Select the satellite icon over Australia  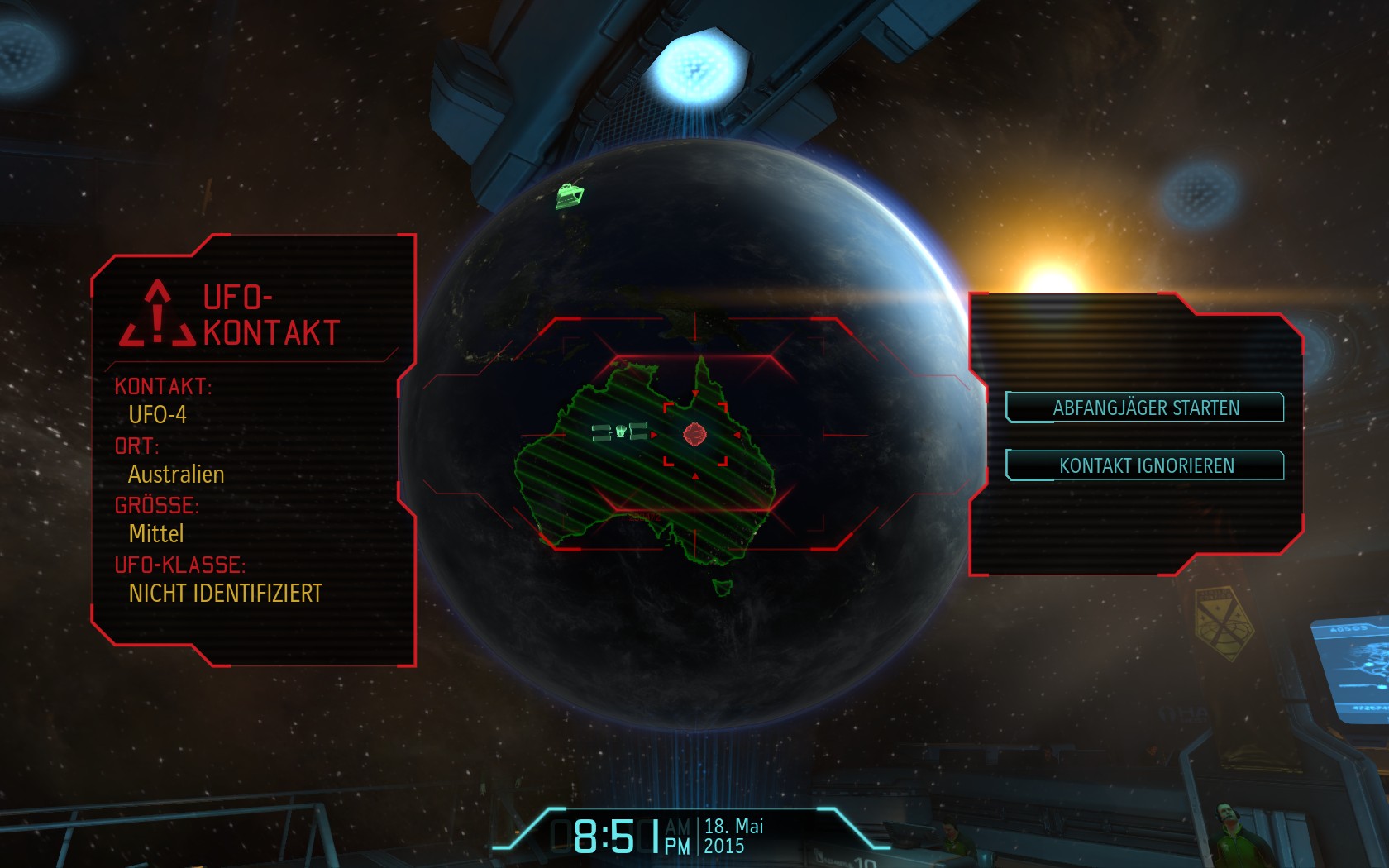point(620,432)
